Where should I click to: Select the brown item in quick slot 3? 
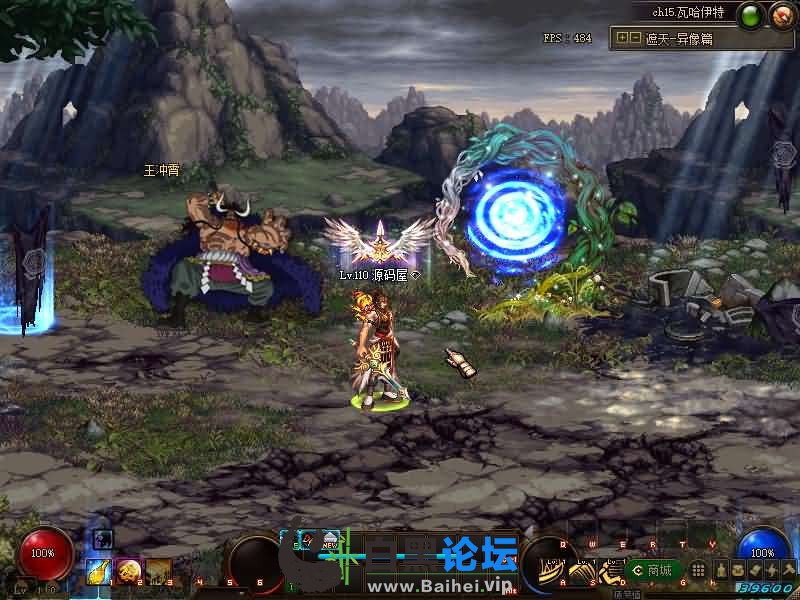pyautogui.click(x=158, y=570)
